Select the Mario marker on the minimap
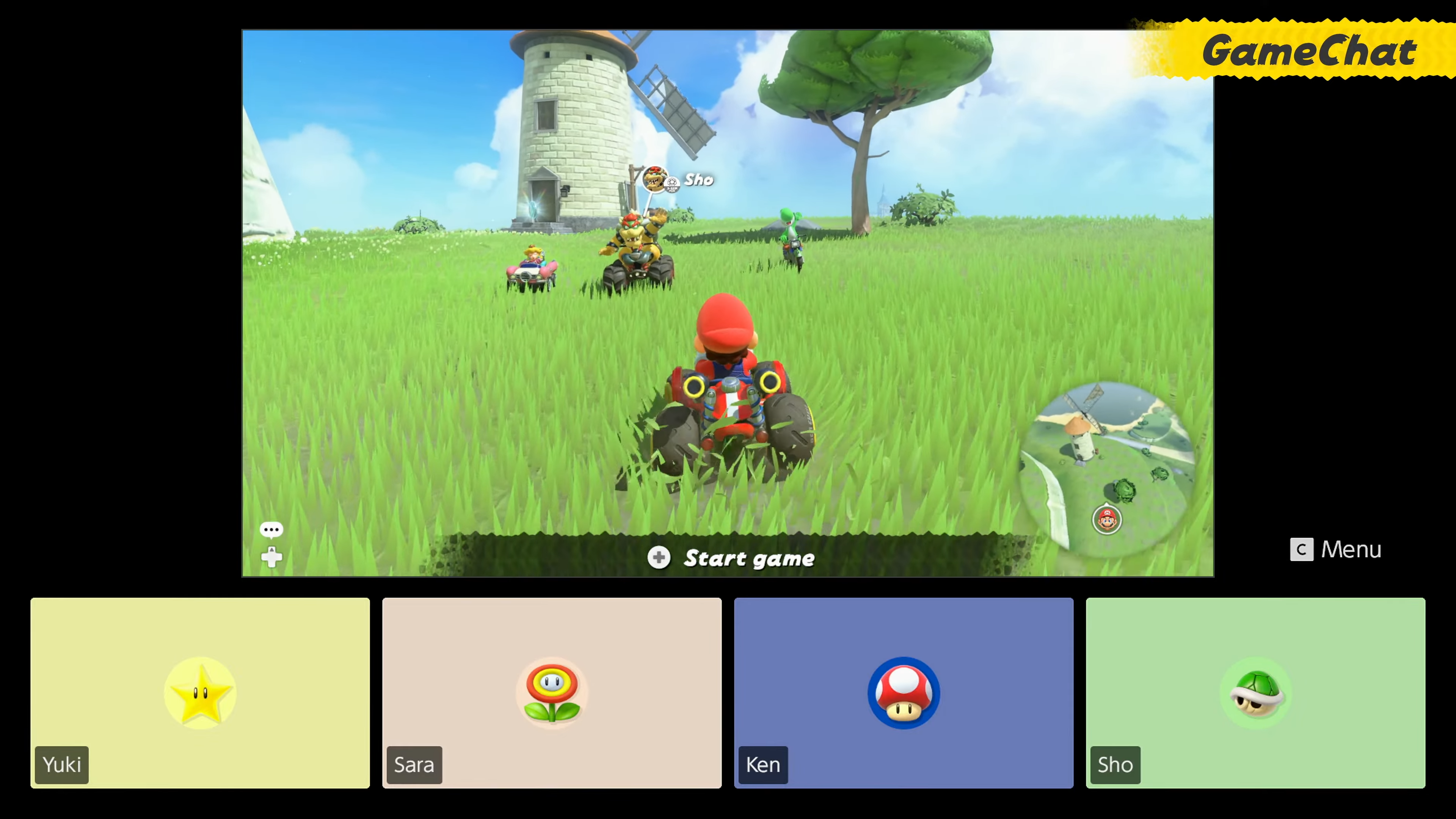1456x819 pixels. [x=1107, y=519]
